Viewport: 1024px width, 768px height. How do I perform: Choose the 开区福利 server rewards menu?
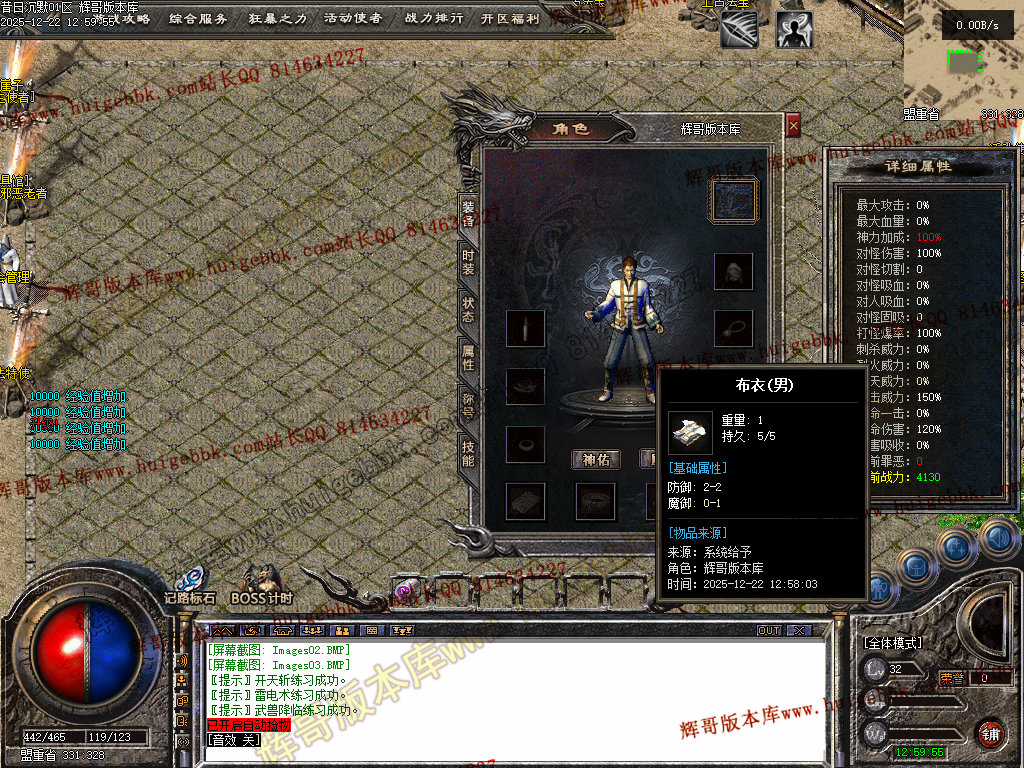click(x=510, y=18)
